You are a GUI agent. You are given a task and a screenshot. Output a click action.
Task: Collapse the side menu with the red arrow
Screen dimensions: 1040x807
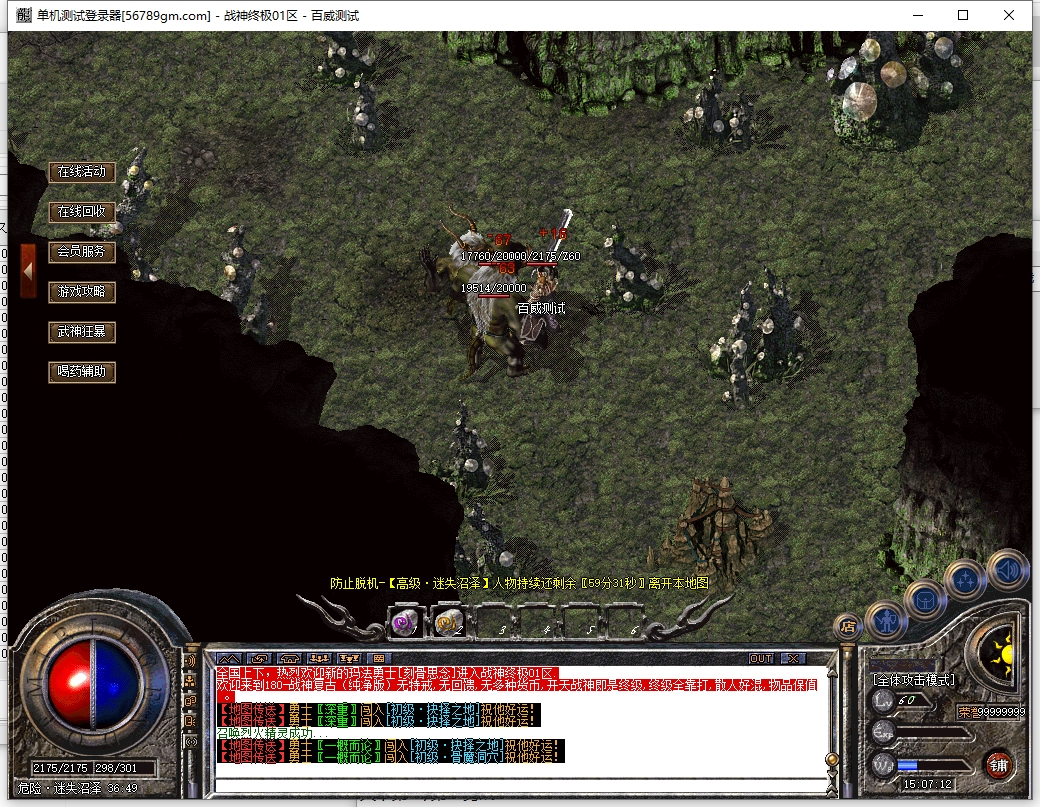(x=28, y=270)
